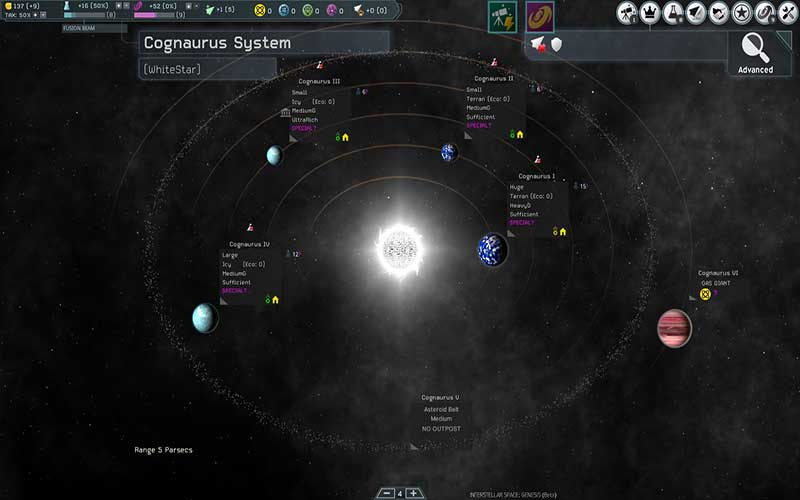Click the star-in-circle toolbar icon
The width and height of the screenshot is (800, 500).
742,13
